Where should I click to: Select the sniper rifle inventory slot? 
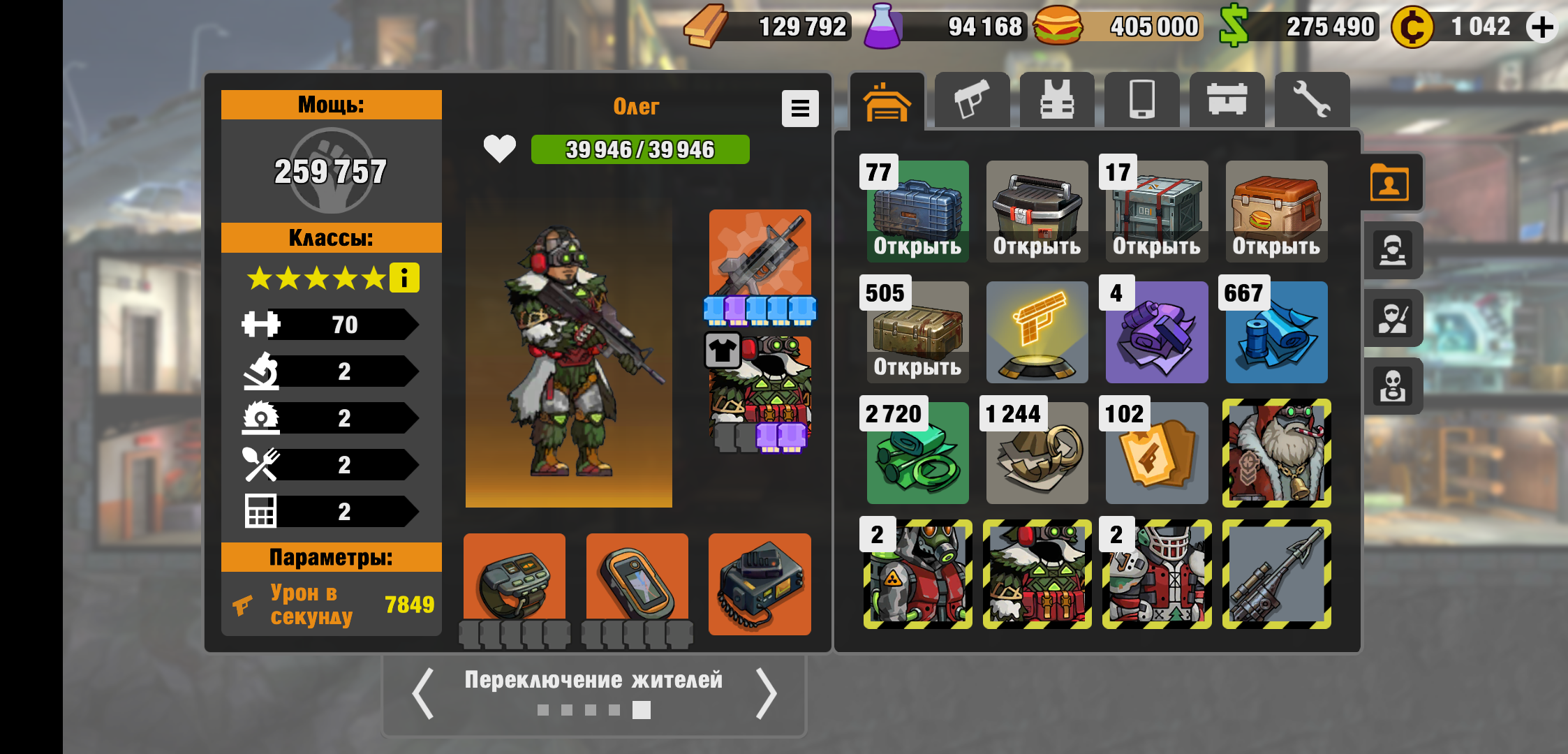tap(1276, 574)
